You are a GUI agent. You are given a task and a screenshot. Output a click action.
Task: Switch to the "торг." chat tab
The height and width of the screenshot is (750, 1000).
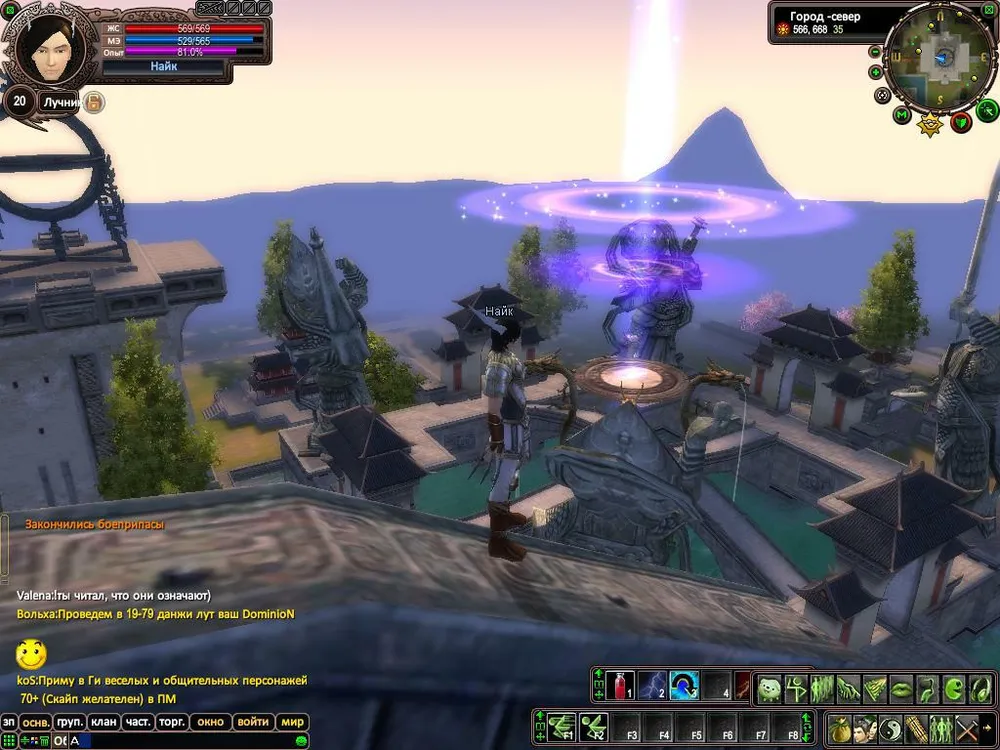pyautogui.click(x=172, y=722)
